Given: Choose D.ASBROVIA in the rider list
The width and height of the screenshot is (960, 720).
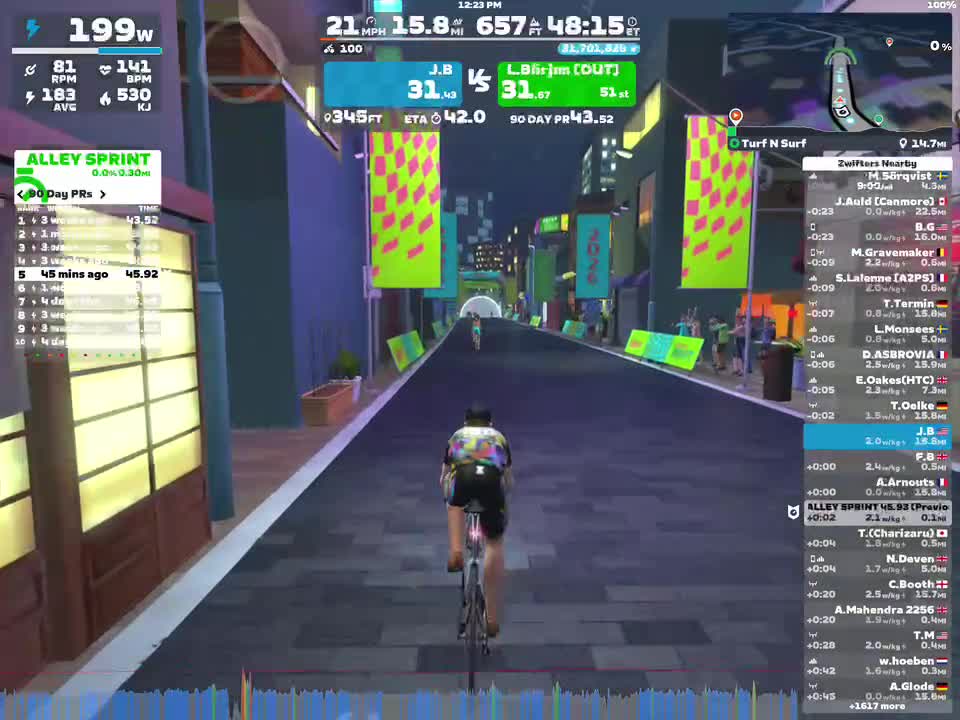Looking at the screenshot, I should pos(877,360).
